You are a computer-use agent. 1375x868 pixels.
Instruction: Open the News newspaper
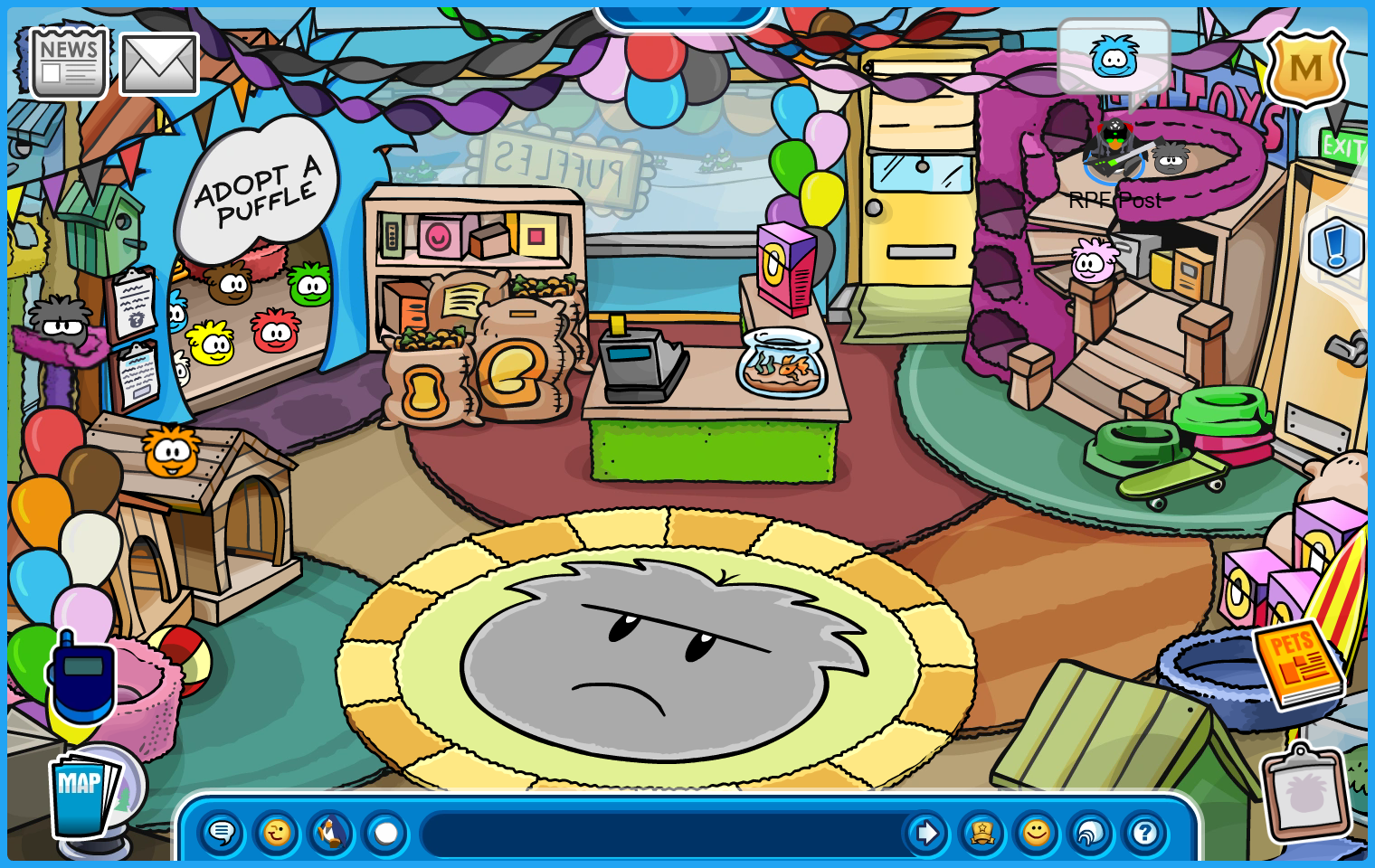69,62
